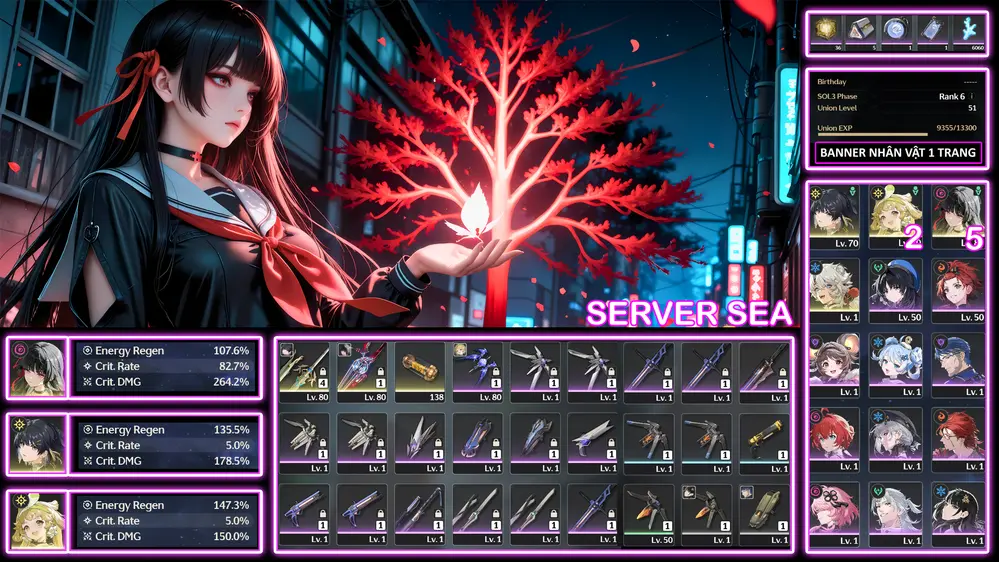The height and width of the screenshot is (562, 999).
Task: Select the blonde character tile marked 2
Action: [895, 214]
